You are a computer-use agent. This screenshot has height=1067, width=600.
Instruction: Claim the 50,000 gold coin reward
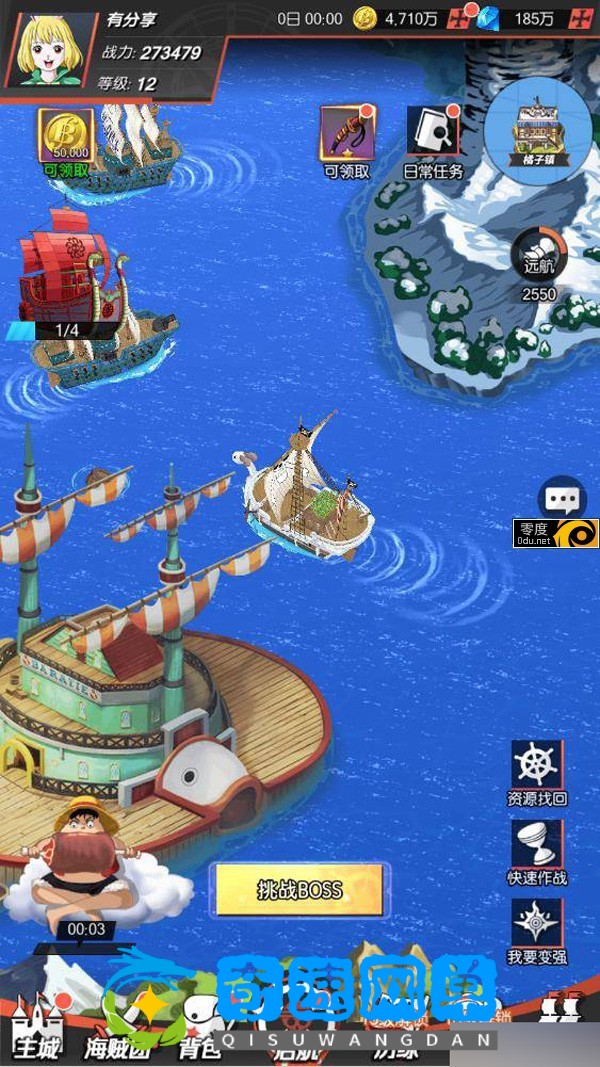66,136
